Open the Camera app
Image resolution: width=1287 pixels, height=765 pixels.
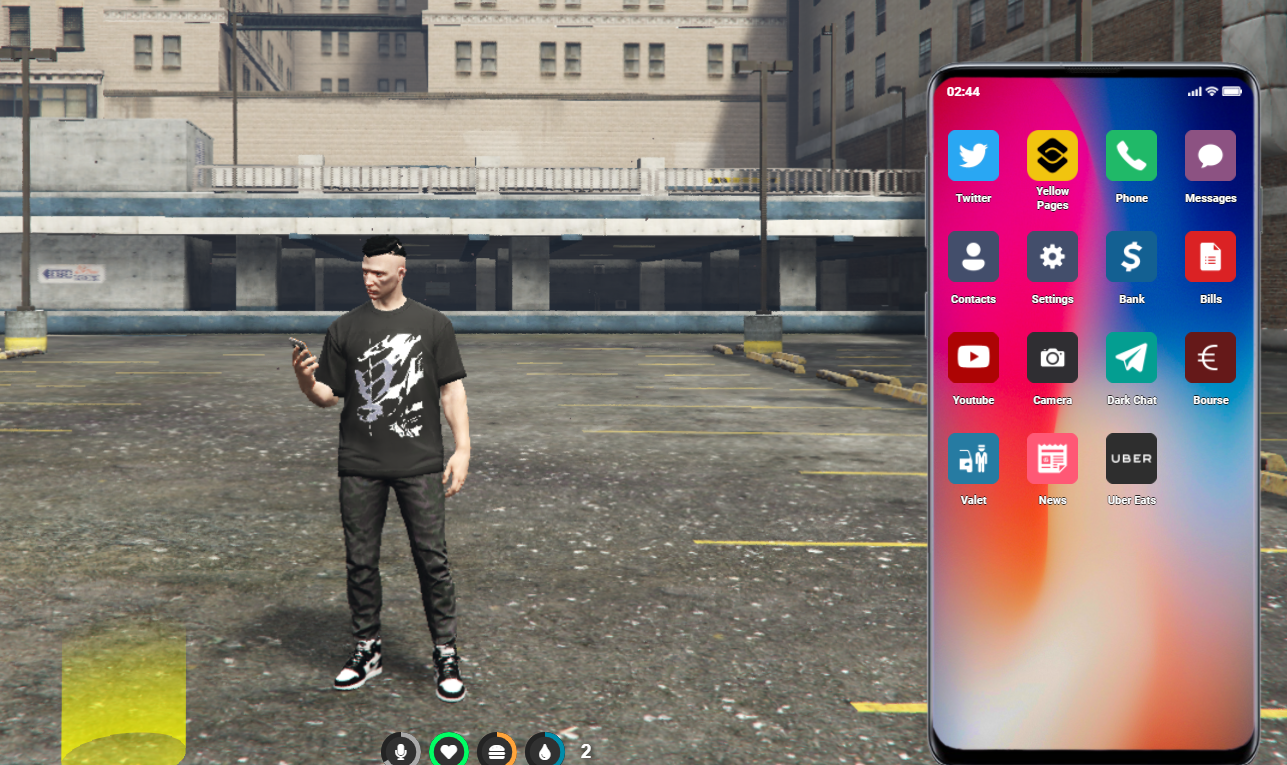click(1052, 357)
